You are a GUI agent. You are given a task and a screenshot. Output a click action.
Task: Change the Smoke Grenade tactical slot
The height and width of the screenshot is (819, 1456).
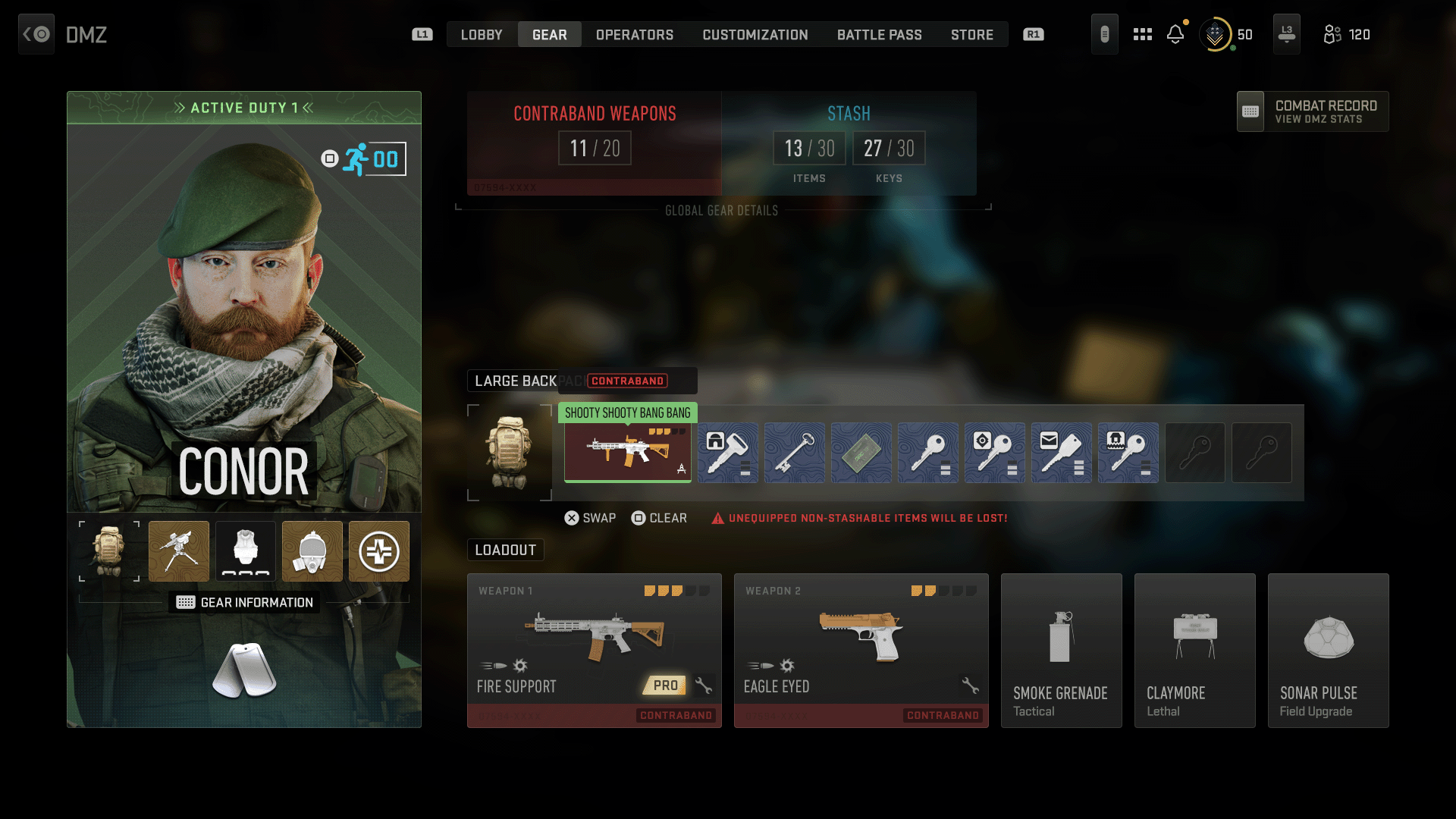coord(1062,650)
